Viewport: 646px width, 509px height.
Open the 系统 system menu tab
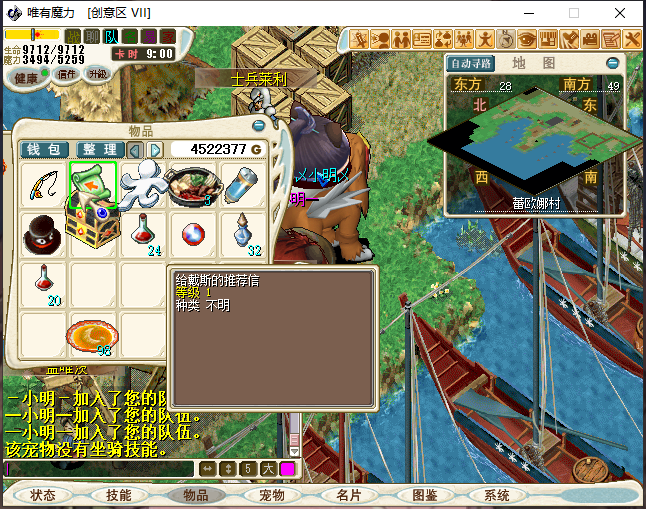click(x=497, y=495)
